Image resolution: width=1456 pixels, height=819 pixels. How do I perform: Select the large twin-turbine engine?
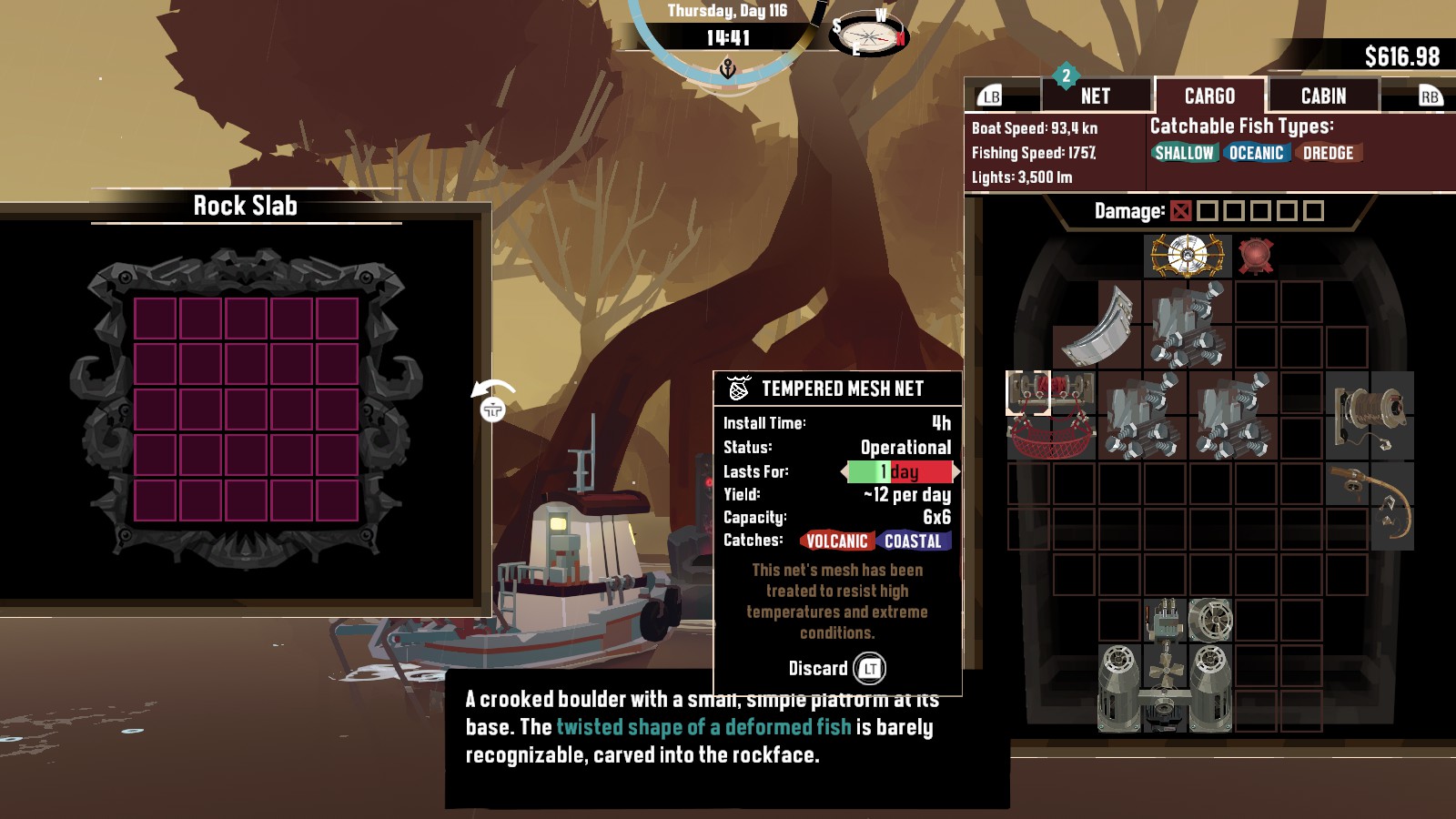pyautogui.click(x=1165, y=689)
